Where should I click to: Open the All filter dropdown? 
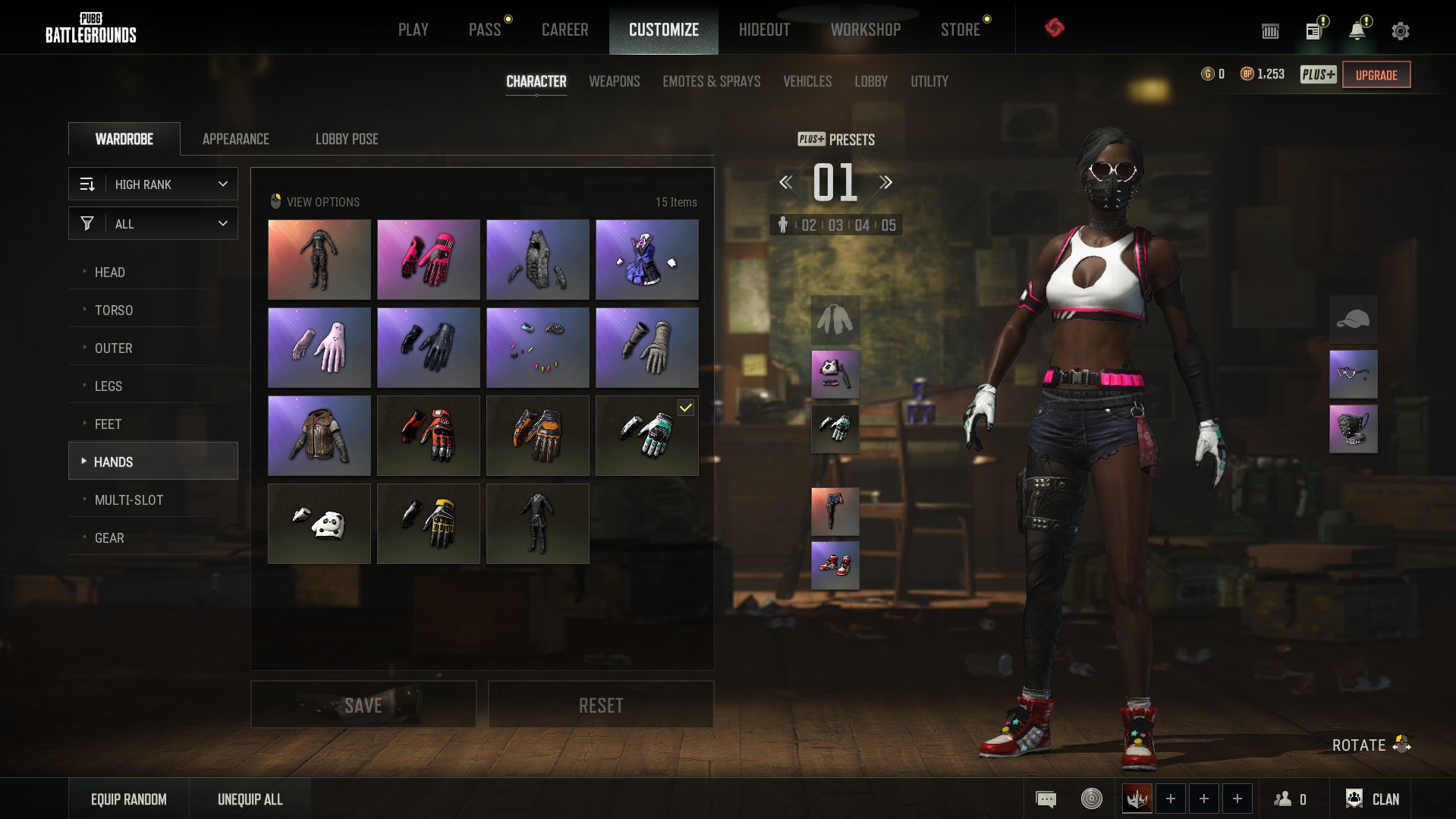pos(153,224)
